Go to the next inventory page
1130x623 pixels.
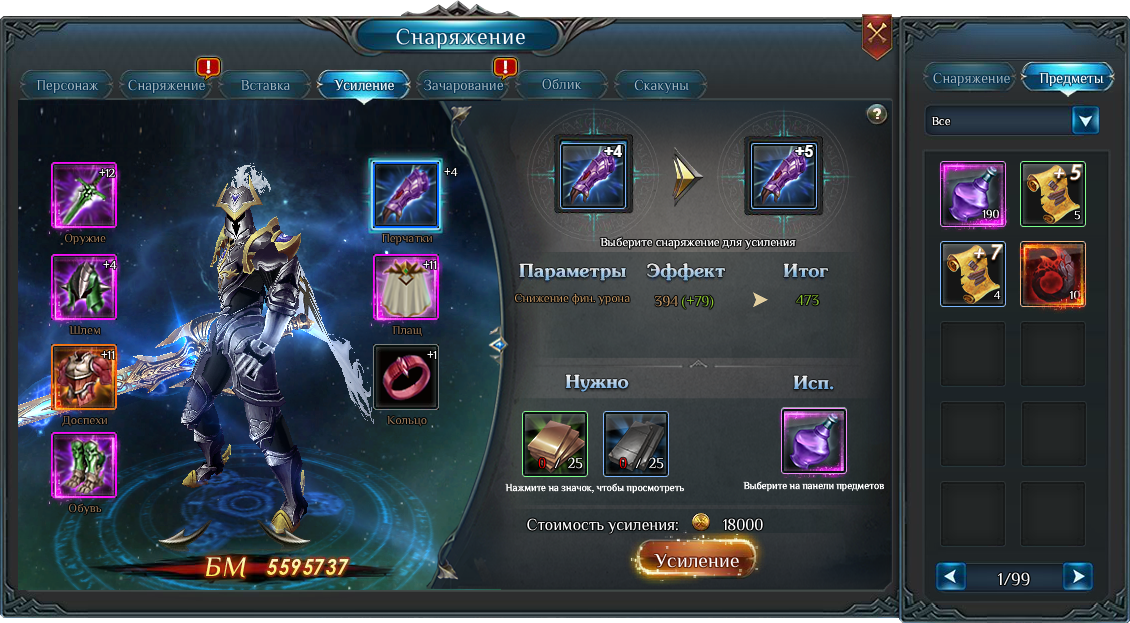[1076, 577]
